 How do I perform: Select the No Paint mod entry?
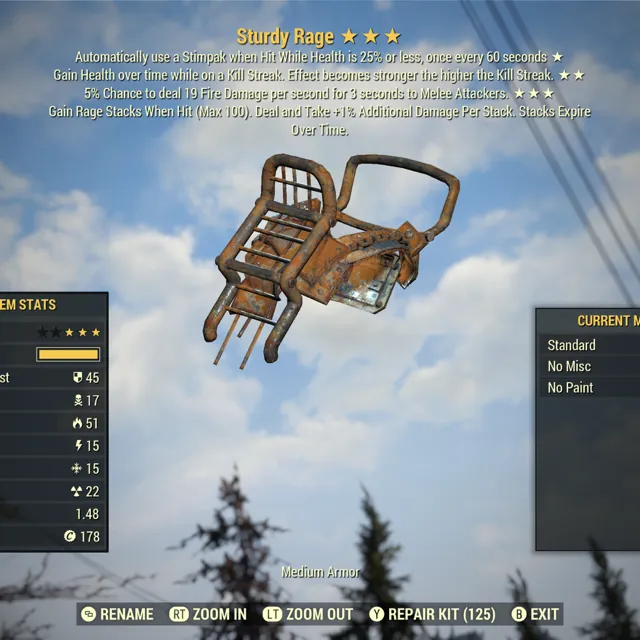[x=571, y=387]
